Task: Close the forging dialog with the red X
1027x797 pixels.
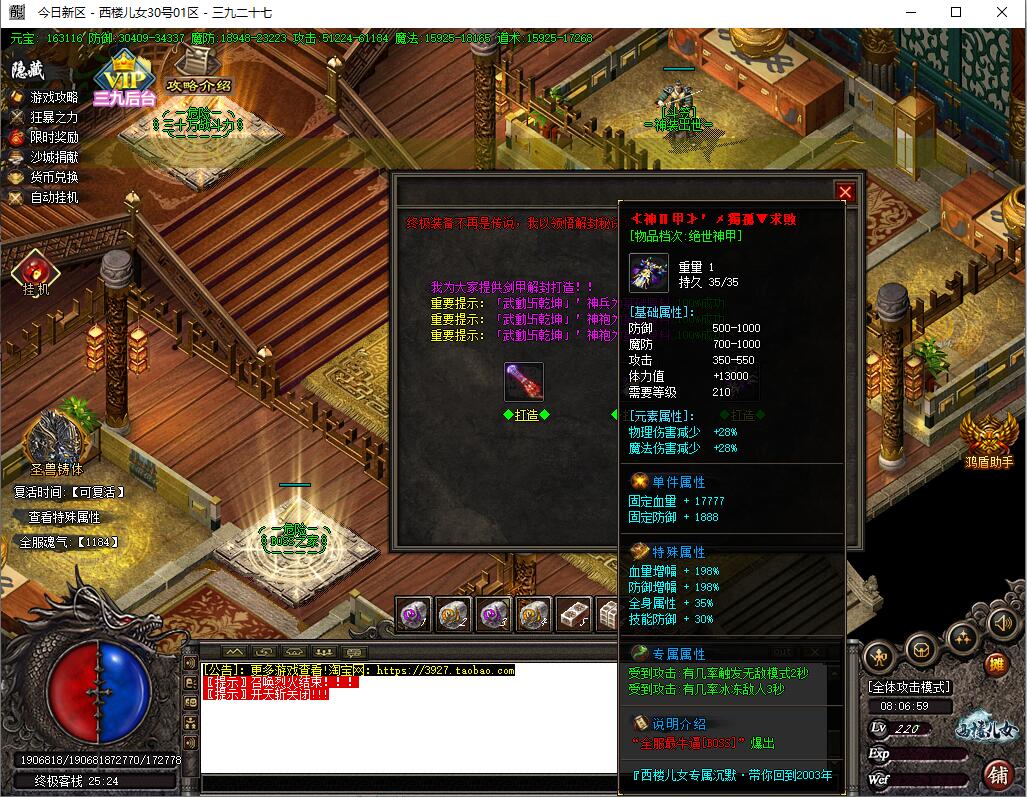Action: pos(845,192)
